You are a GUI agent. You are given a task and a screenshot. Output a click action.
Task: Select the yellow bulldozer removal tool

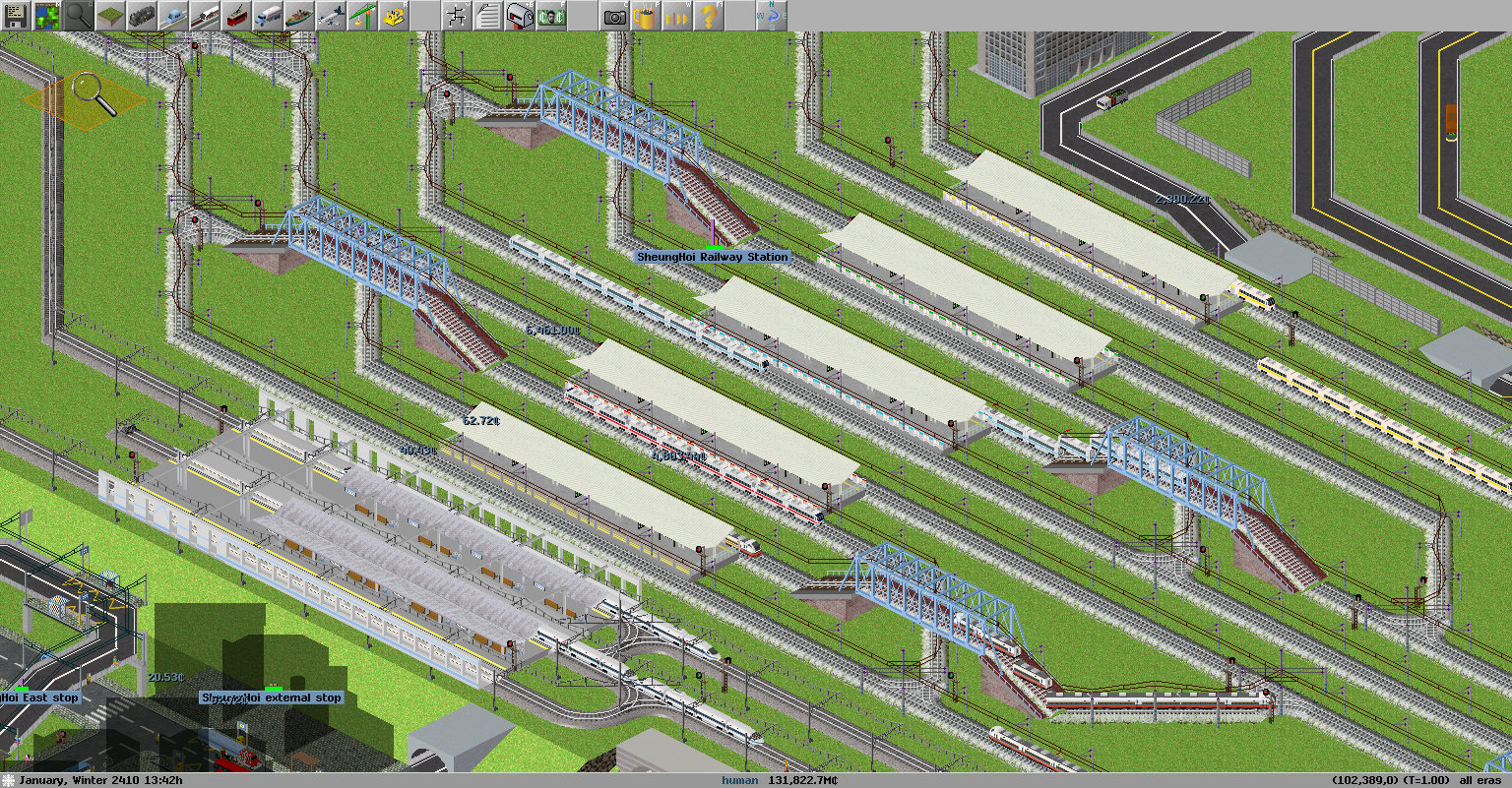click(394, 16)
